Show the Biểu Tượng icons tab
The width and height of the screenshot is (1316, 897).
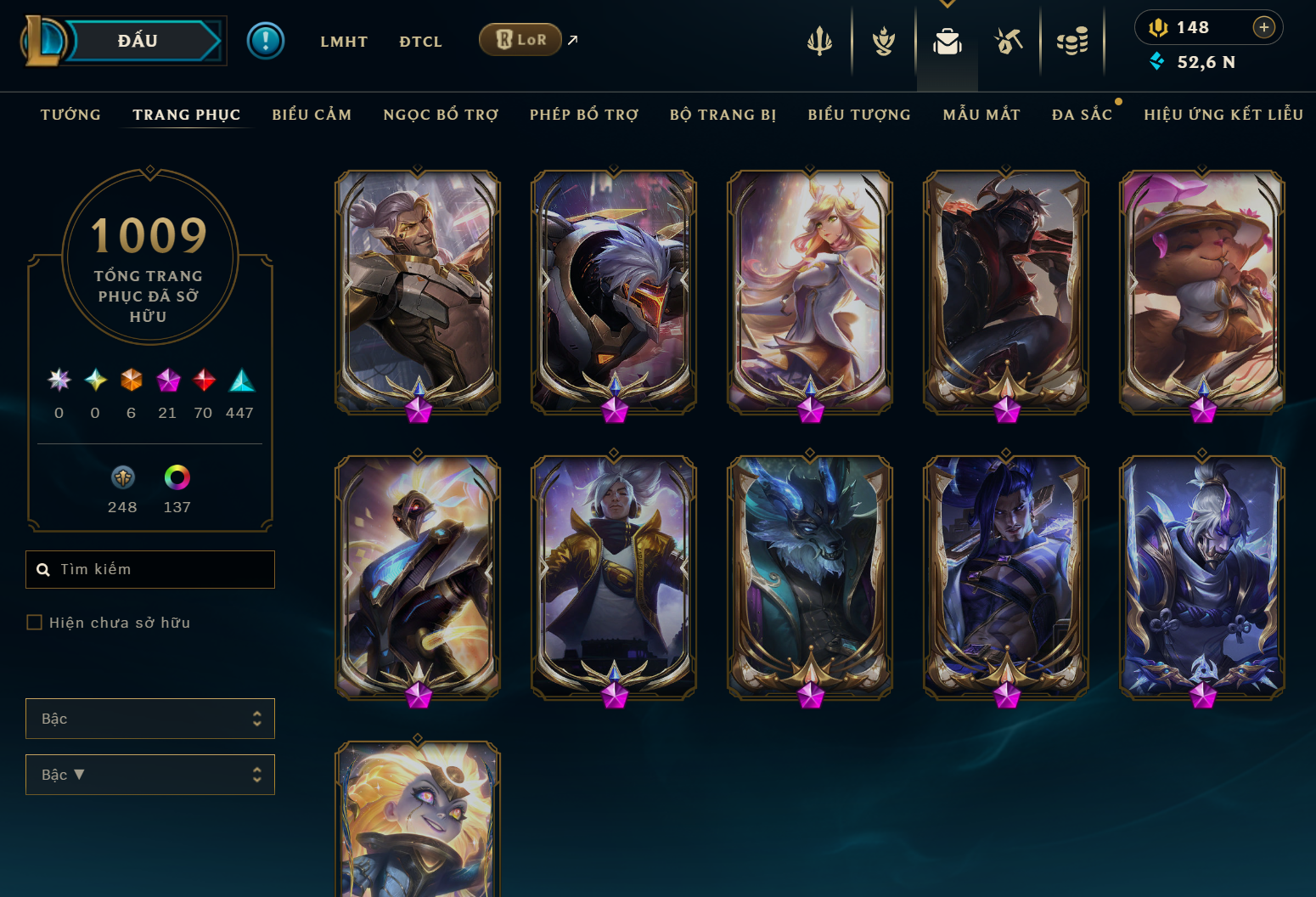click(859, 115)
